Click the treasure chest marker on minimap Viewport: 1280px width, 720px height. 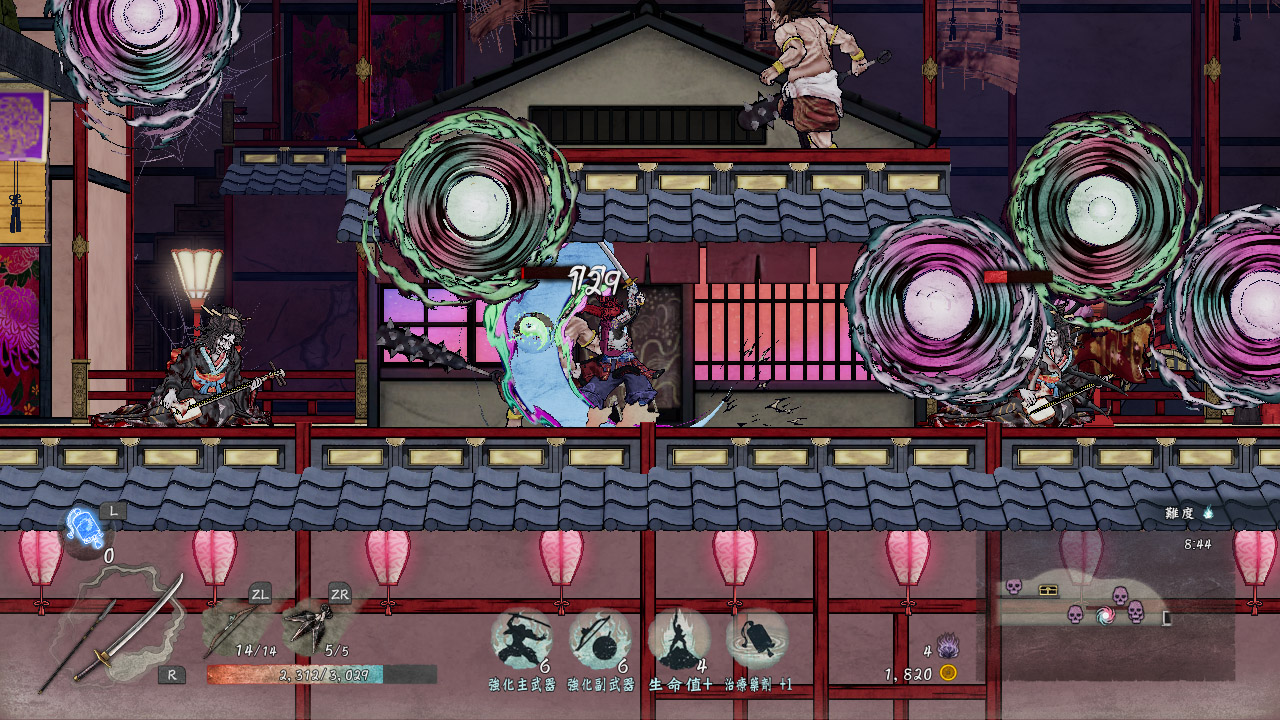(x=1049, y=590)
